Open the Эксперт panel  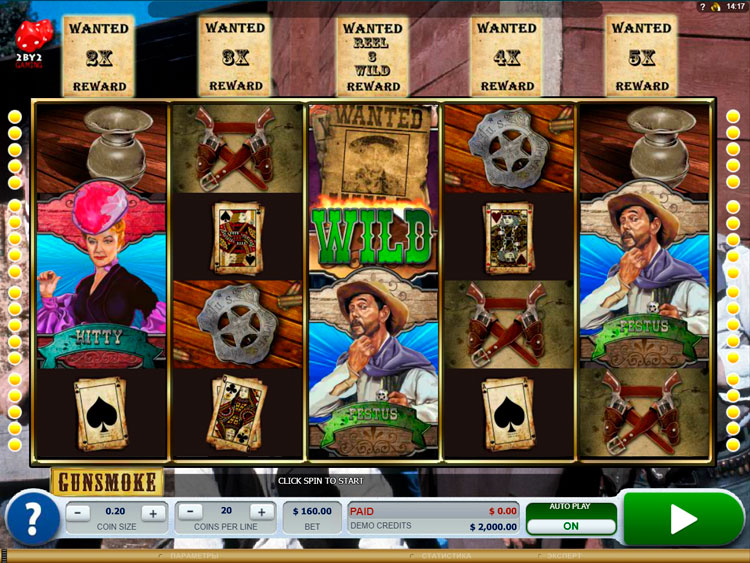pos(565,555)
